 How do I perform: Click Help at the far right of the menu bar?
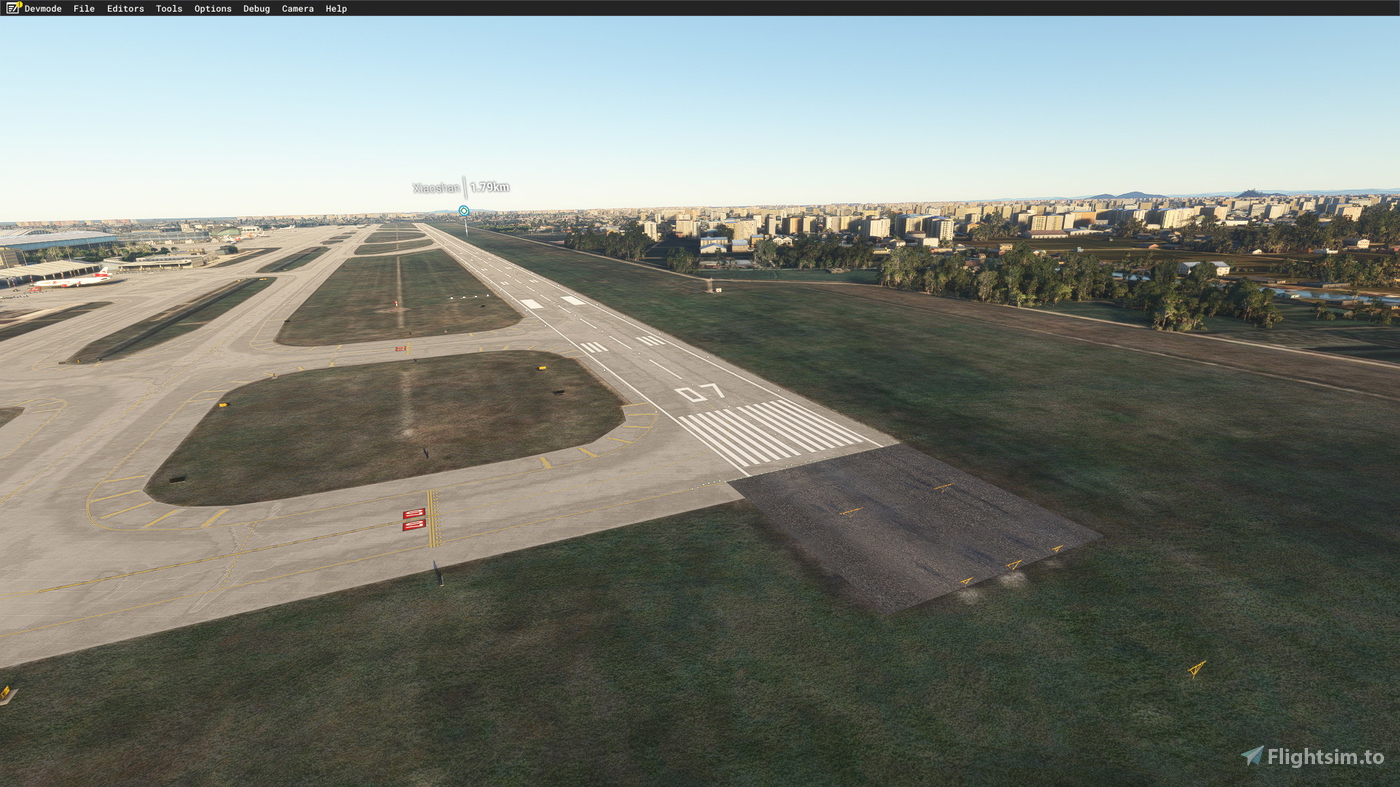click(336, 8)
